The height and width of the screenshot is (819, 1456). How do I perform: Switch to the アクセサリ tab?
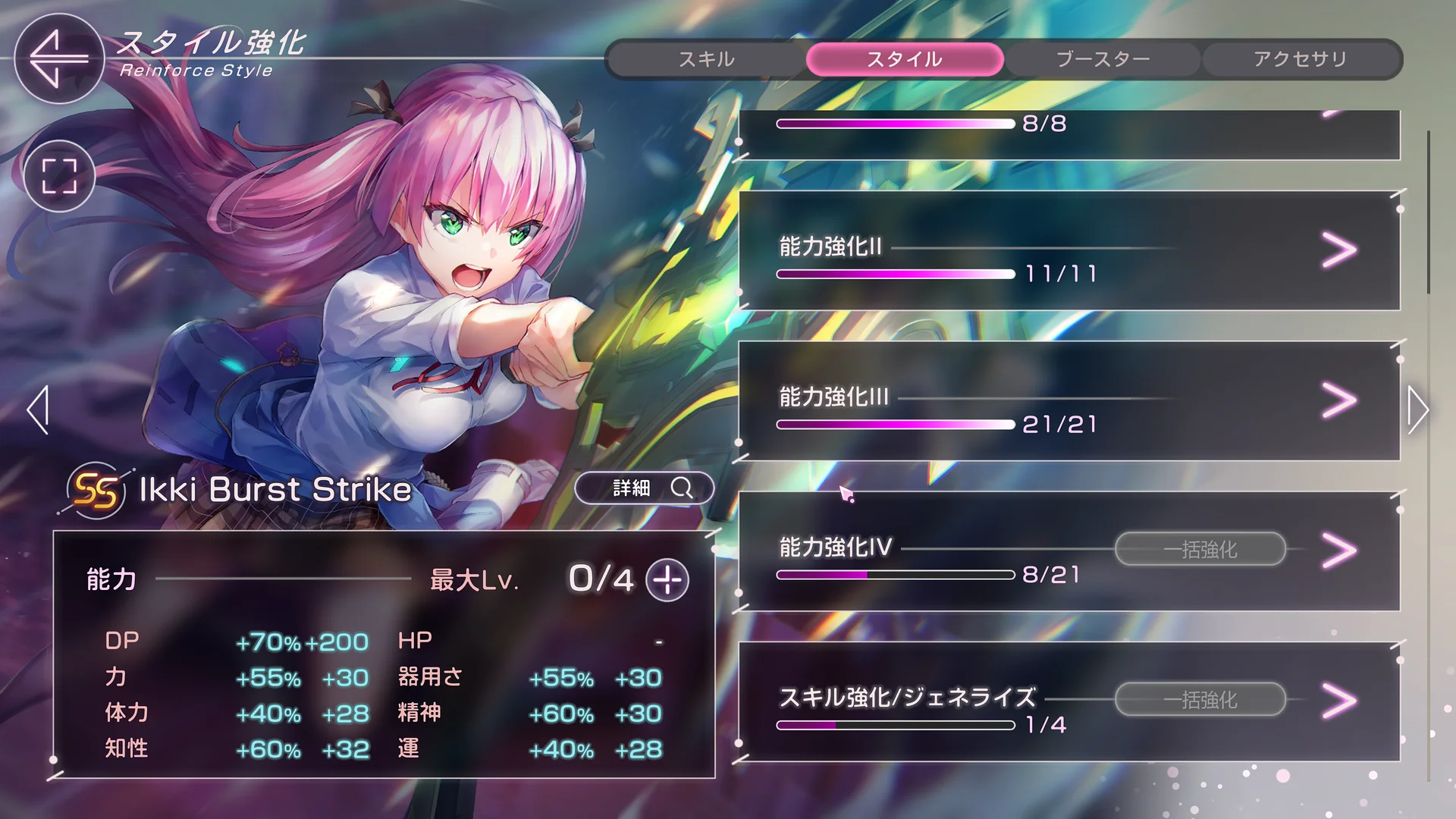1301,59
